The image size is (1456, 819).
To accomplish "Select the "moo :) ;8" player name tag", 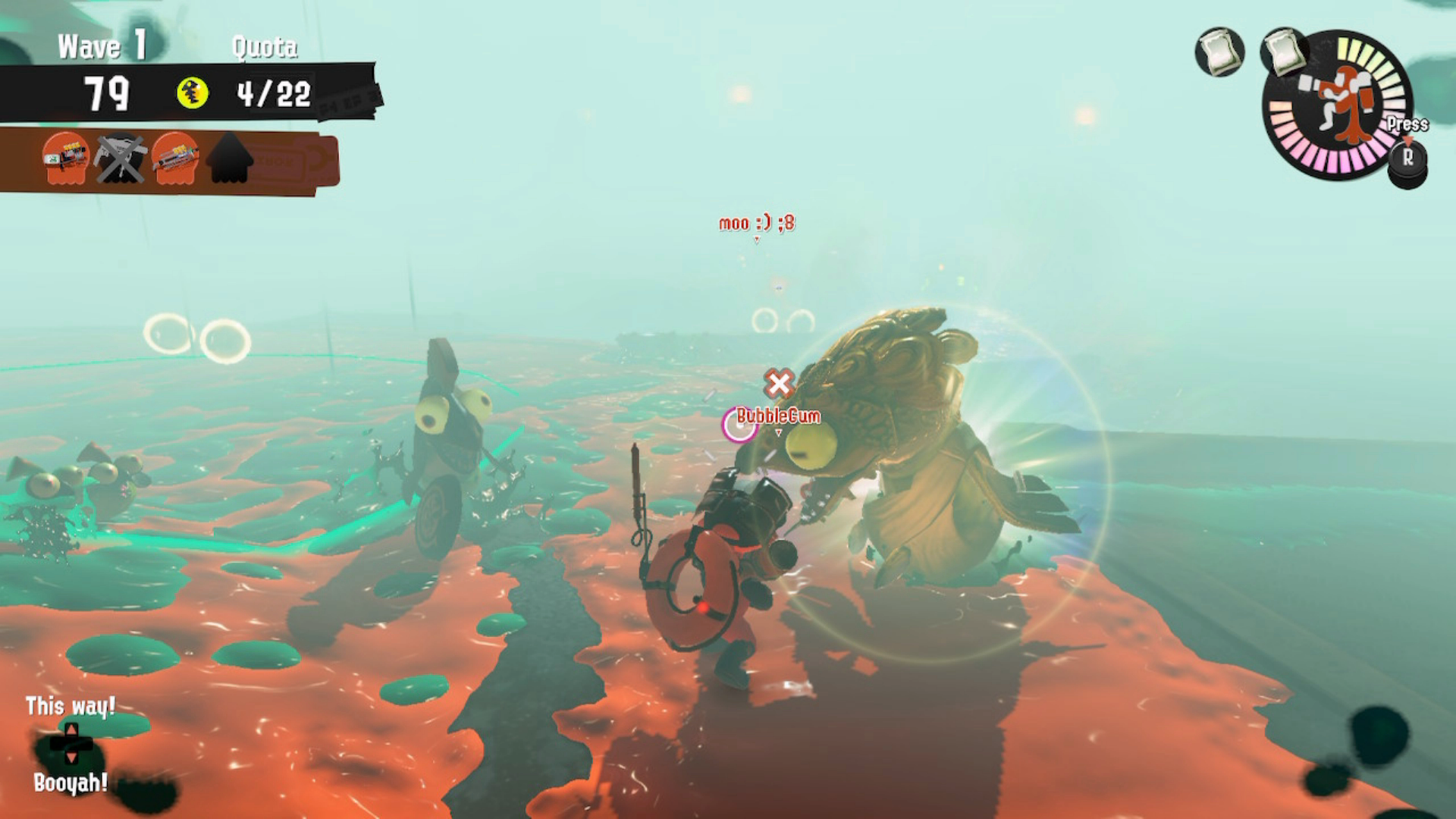I will (x=756, y=223).
